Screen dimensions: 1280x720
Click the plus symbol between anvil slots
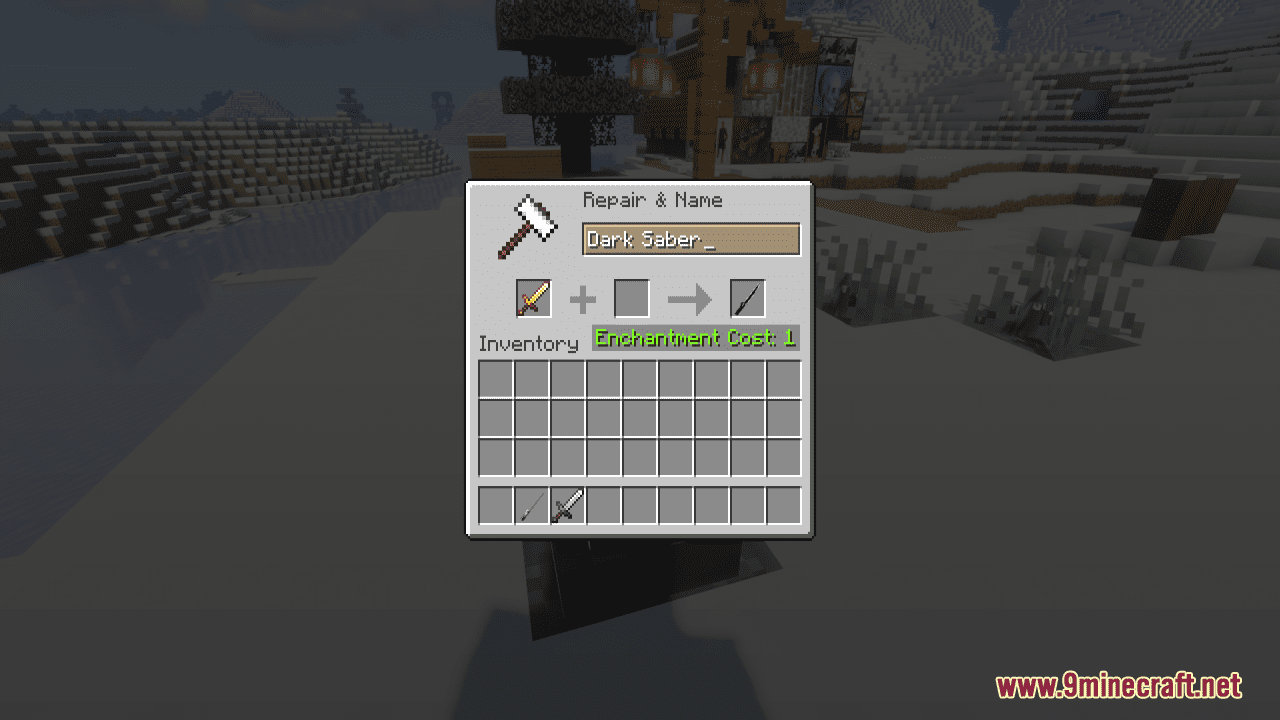point(583,298)
